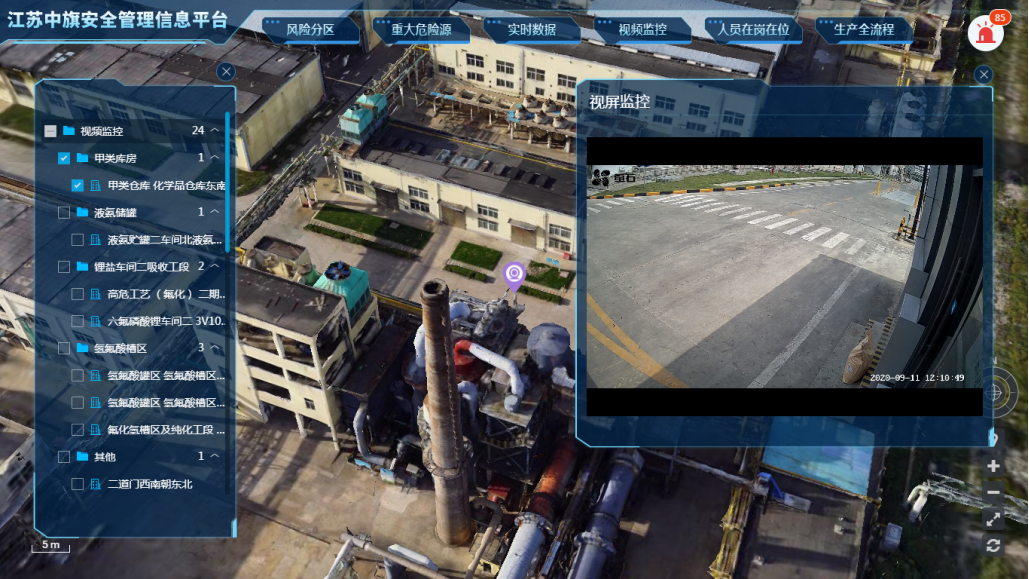The width and height of the screenshot is (1029, 579).
Task: Open the 视频监控 top navigation tab
Action: 642,30
